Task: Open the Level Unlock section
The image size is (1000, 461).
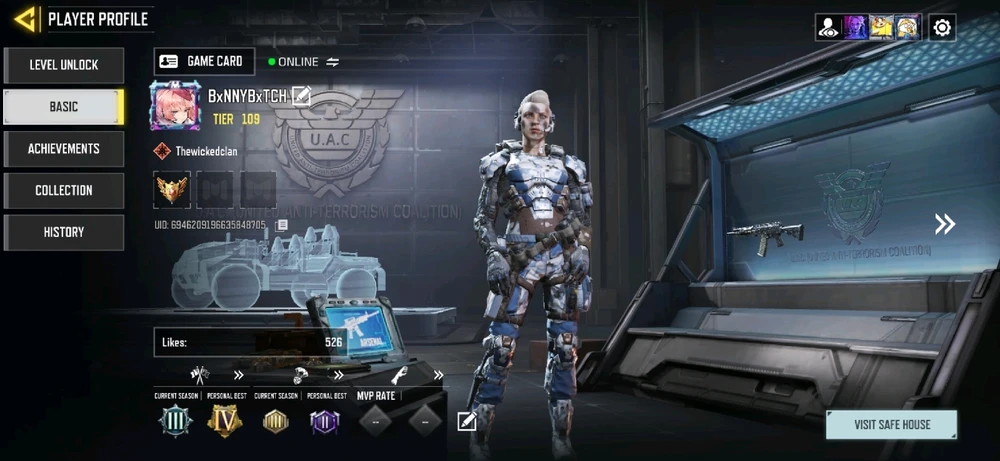Action: pyautogui.click(x=64, y=65)
